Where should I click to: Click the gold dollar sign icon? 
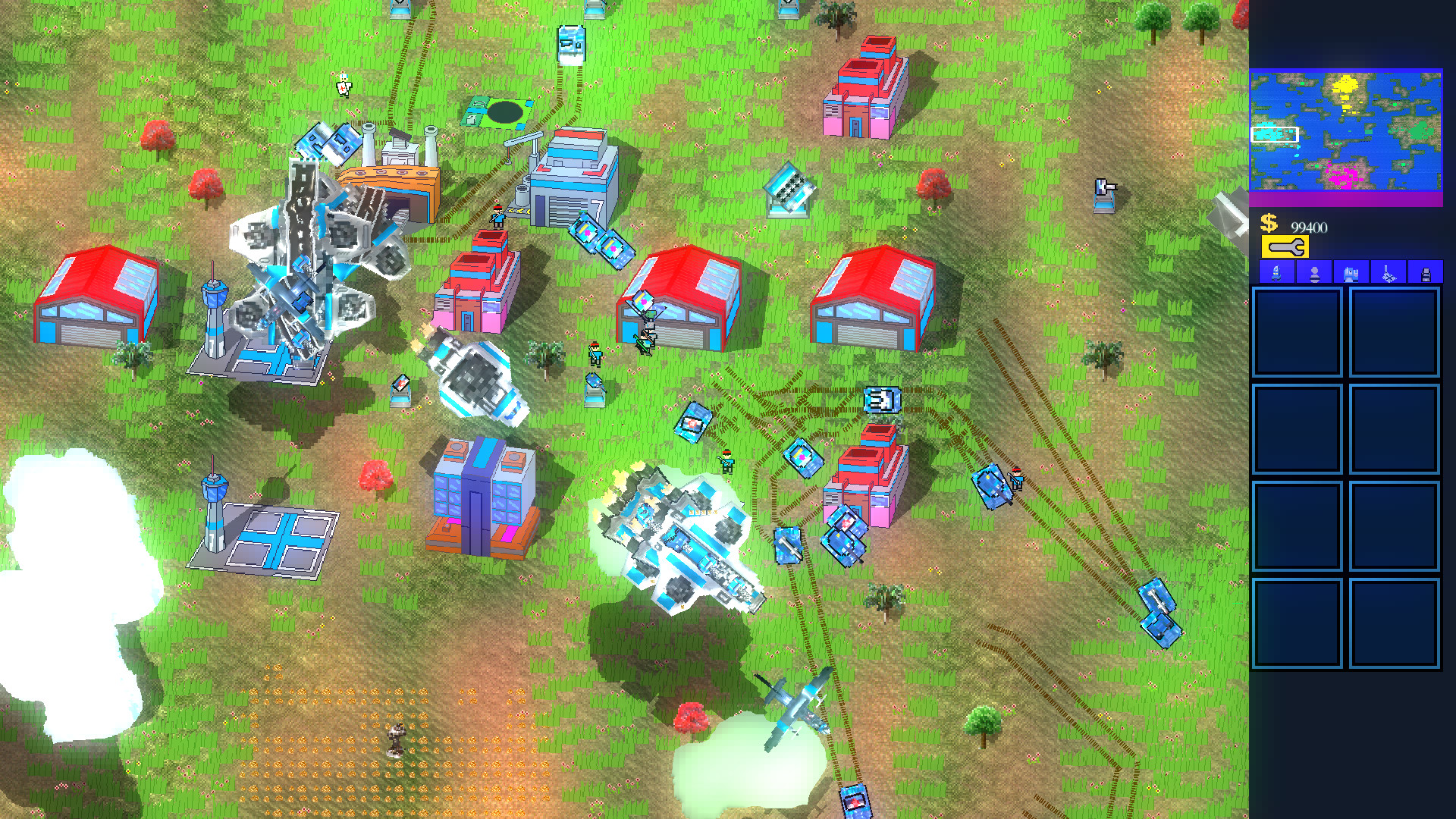click(1269, 222)
